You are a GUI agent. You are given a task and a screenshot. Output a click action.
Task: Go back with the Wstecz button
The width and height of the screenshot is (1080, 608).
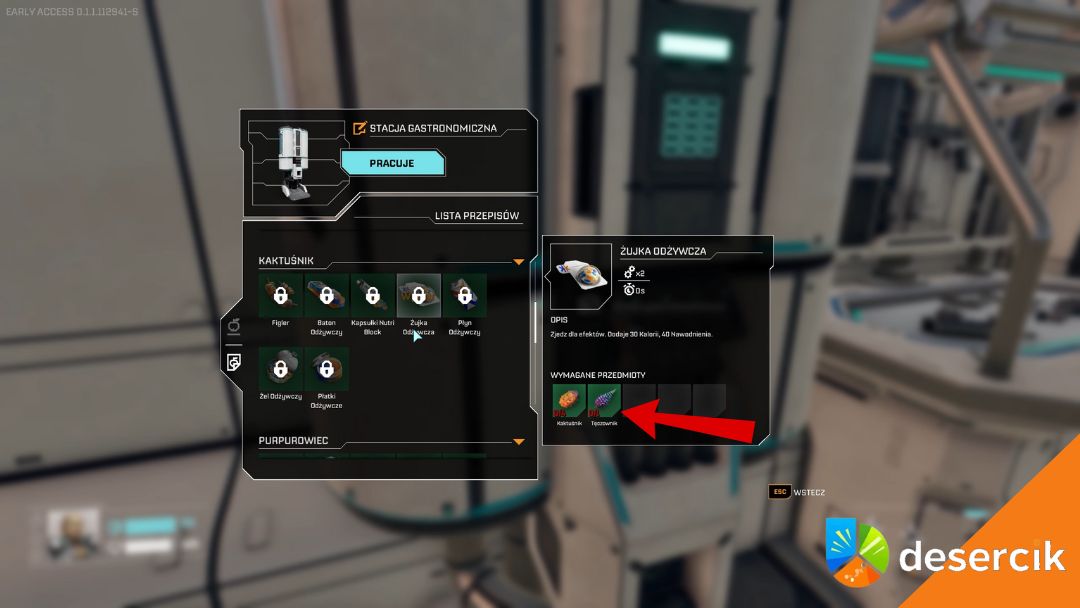pos(796,492)
